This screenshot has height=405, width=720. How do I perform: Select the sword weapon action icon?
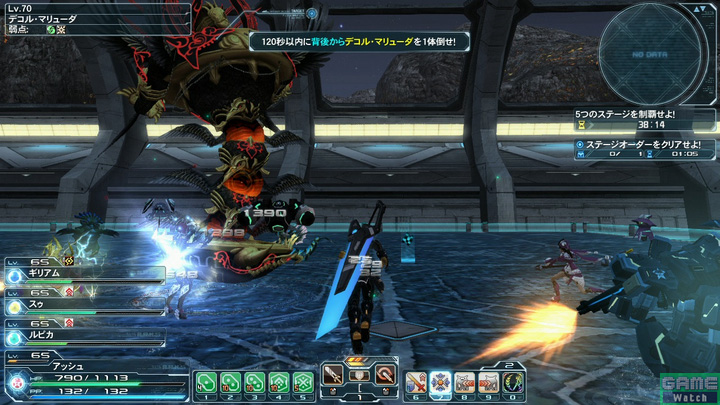click(x=335, y=376)
